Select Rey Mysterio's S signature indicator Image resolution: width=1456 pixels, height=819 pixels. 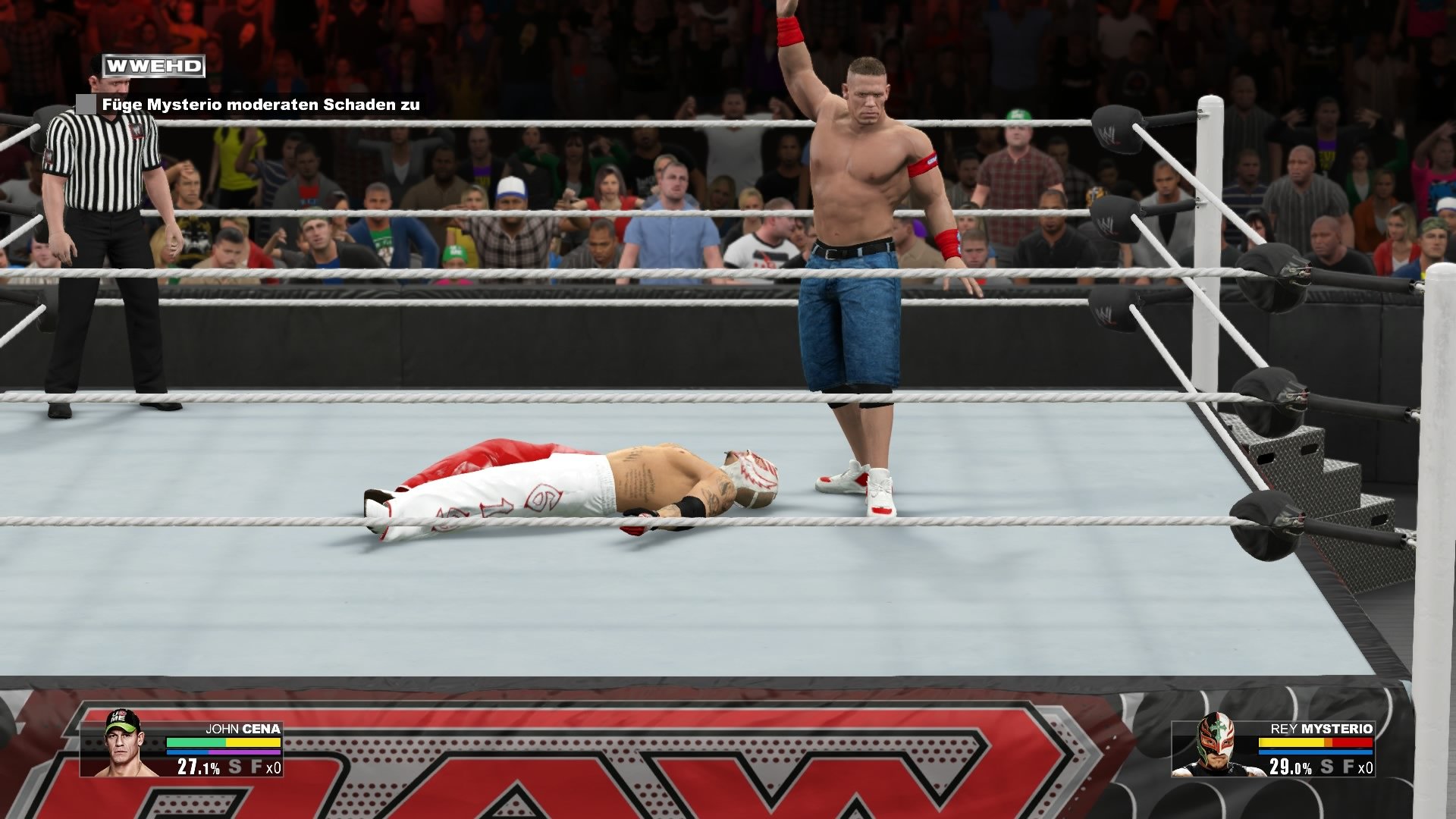pyautogui.click(x=1326, y=767)
